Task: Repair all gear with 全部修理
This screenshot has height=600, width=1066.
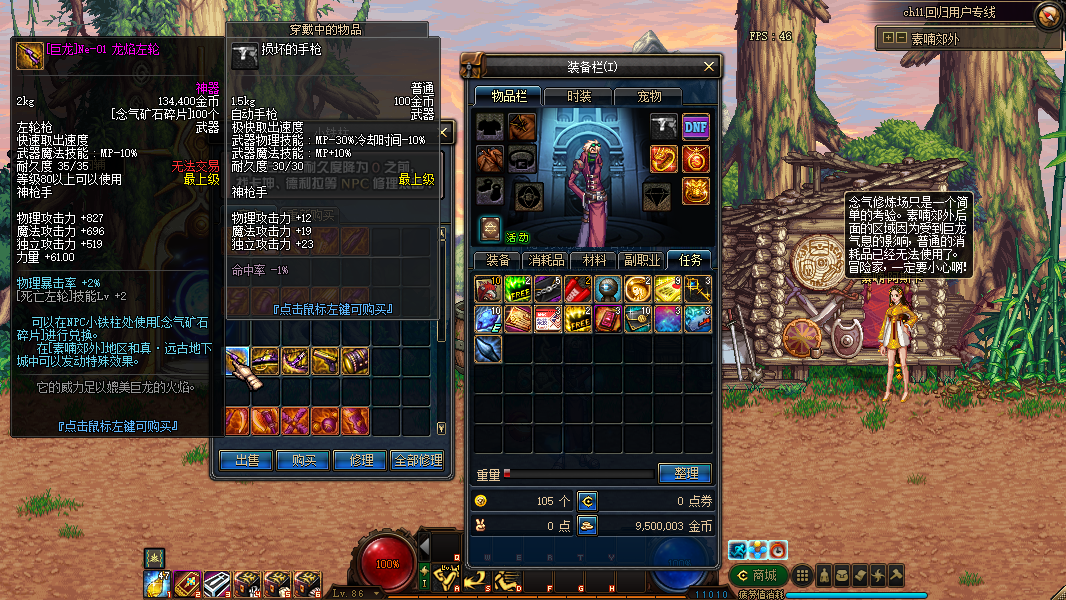Action: [x=417, y=460]
